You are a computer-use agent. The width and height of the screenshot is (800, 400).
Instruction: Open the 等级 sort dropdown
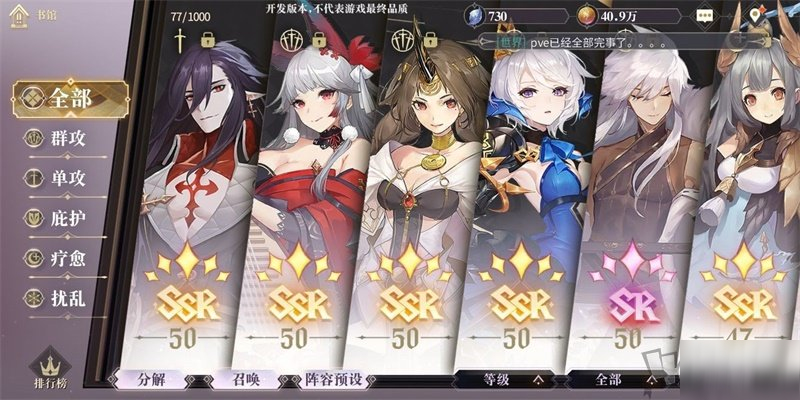tap(509, 380)
